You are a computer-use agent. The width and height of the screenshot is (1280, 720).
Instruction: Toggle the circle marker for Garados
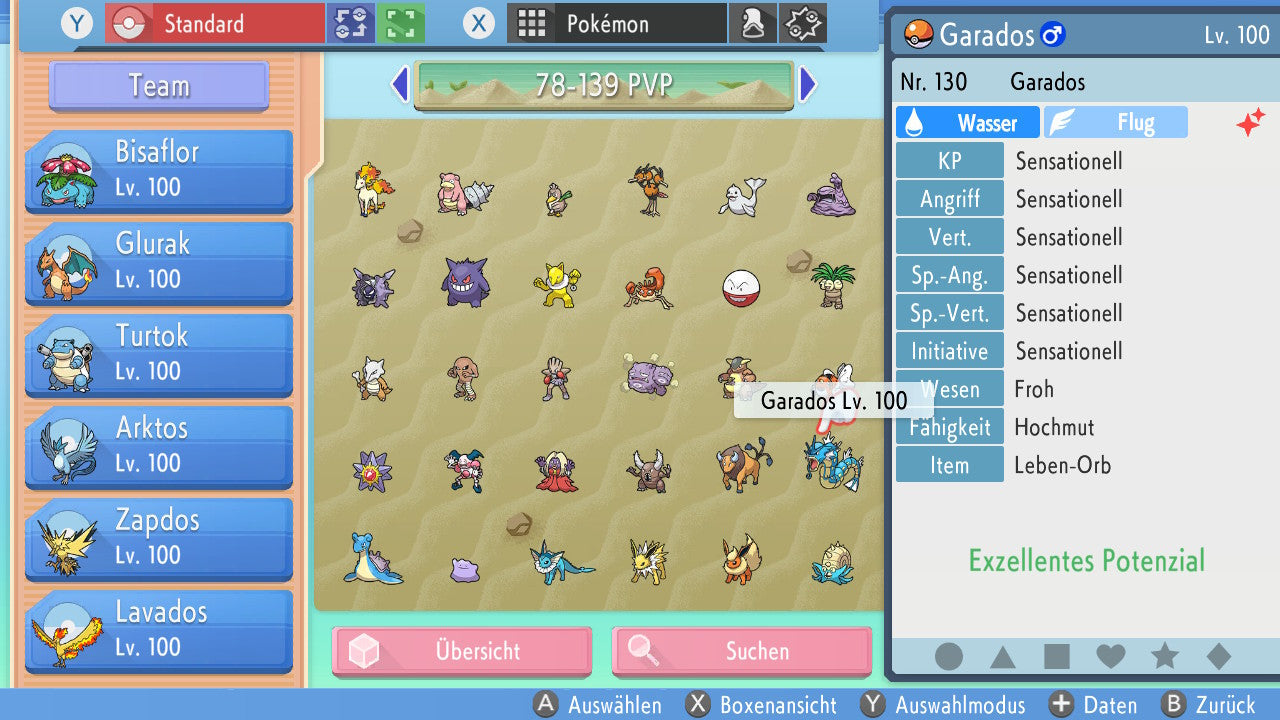[x=948, y=657]
